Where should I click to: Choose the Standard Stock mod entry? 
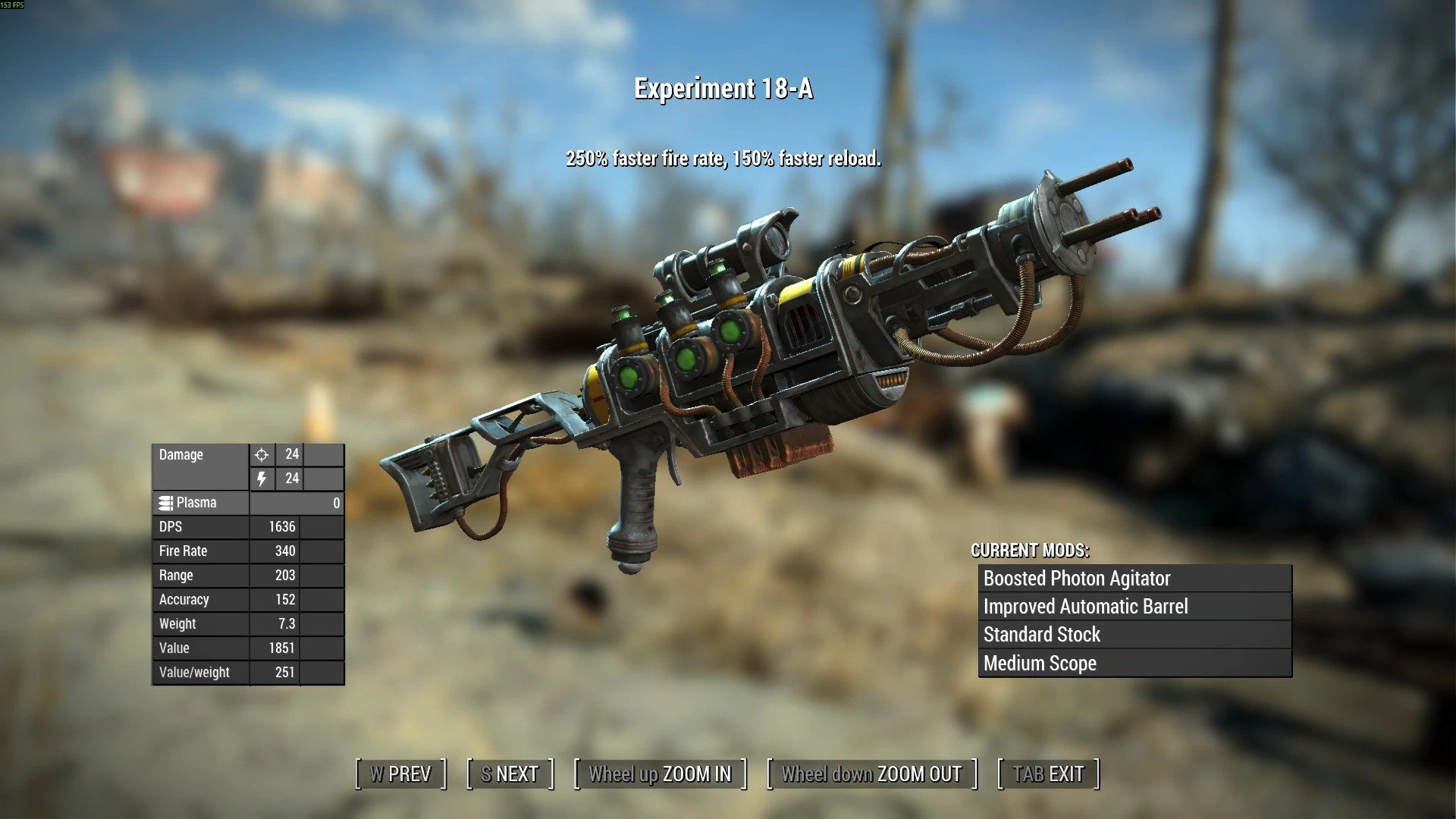[x=1134, y=635]
